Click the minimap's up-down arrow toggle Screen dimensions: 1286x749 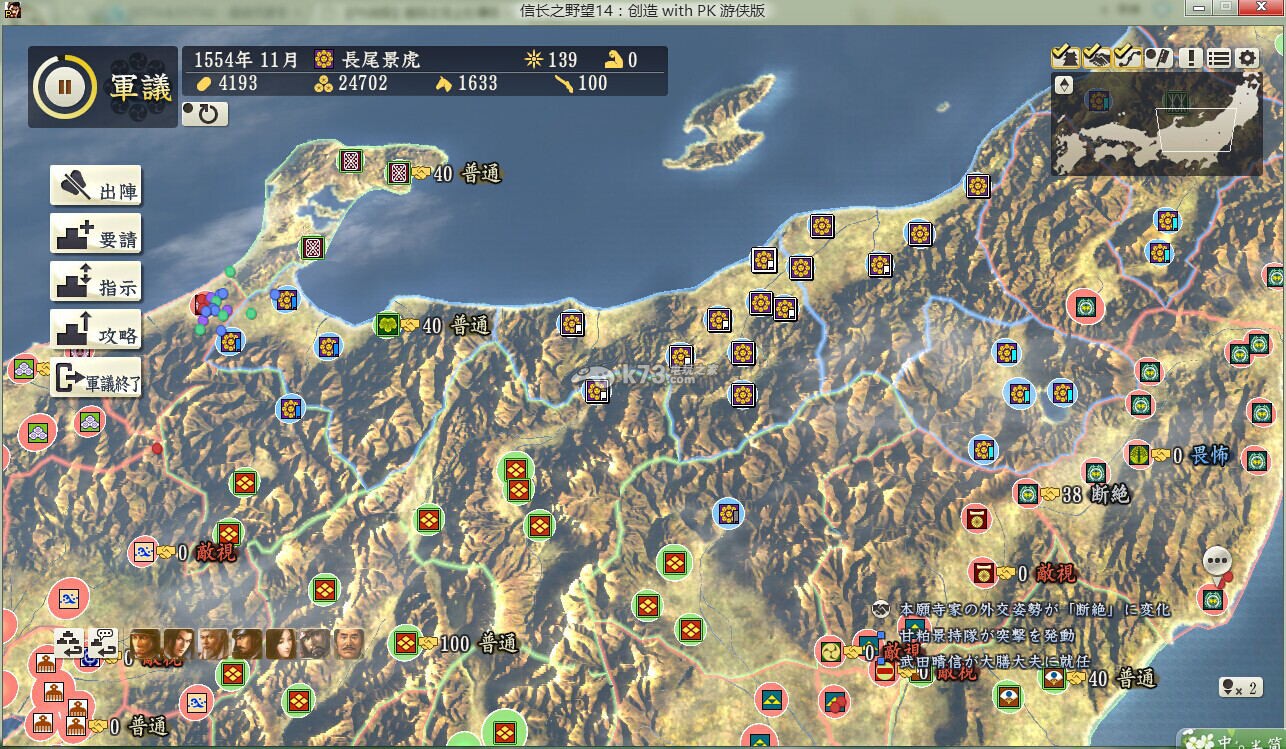(x=1064, y=84)
